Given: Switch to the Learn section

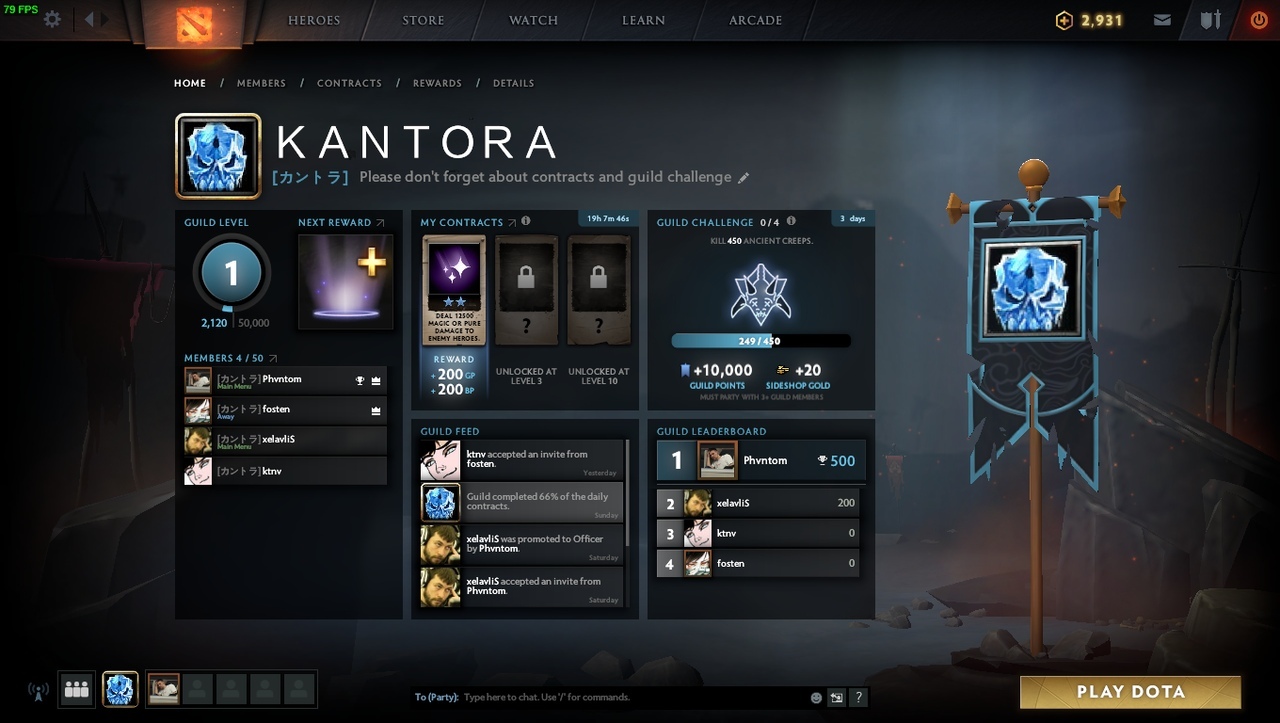Looking at the screenshot, I should tap(643, 20).
